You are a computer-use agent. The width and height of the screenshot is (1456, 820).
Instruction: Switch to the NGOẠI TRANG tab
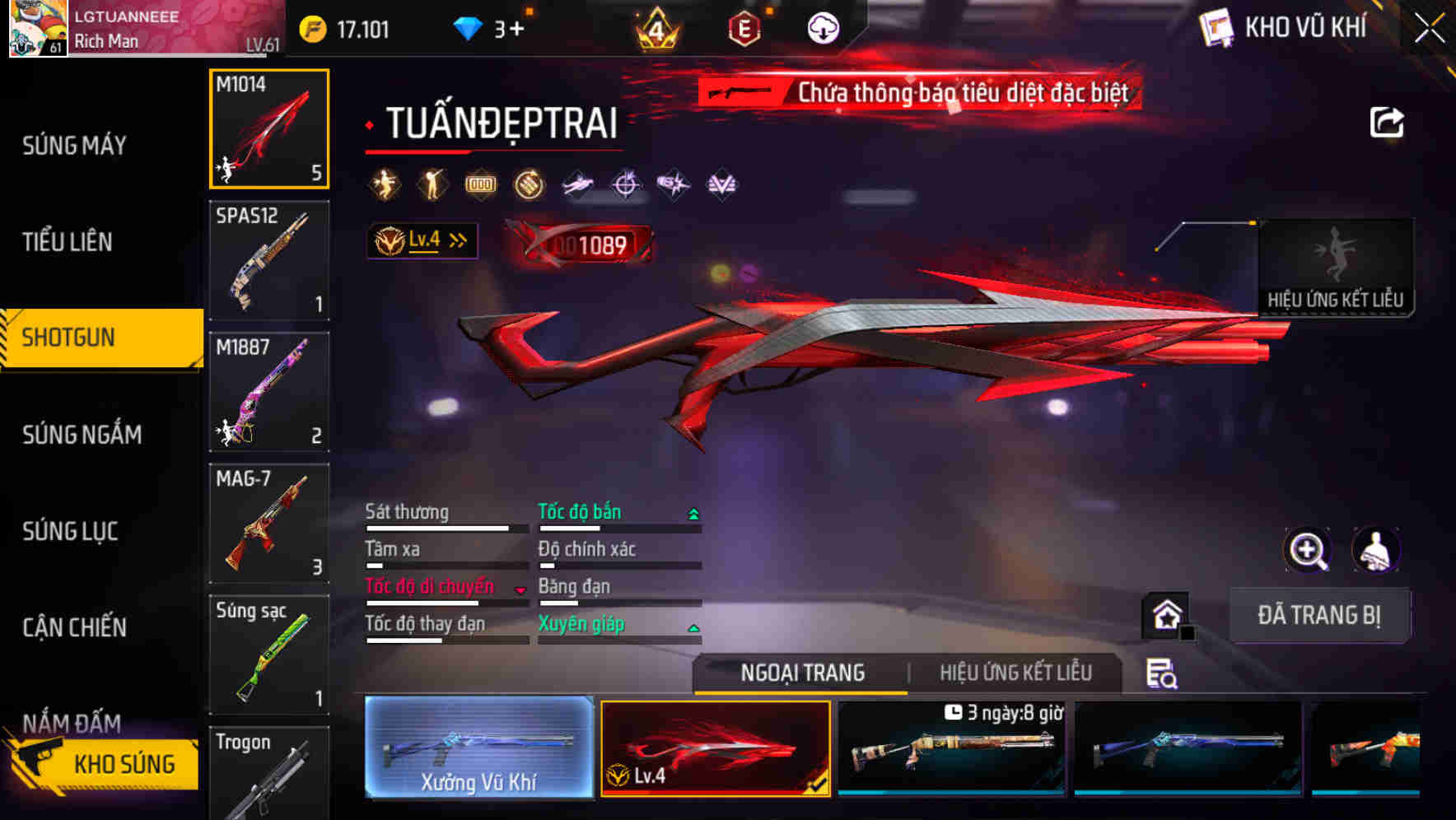pyautogui.click(x=801, y=673)
